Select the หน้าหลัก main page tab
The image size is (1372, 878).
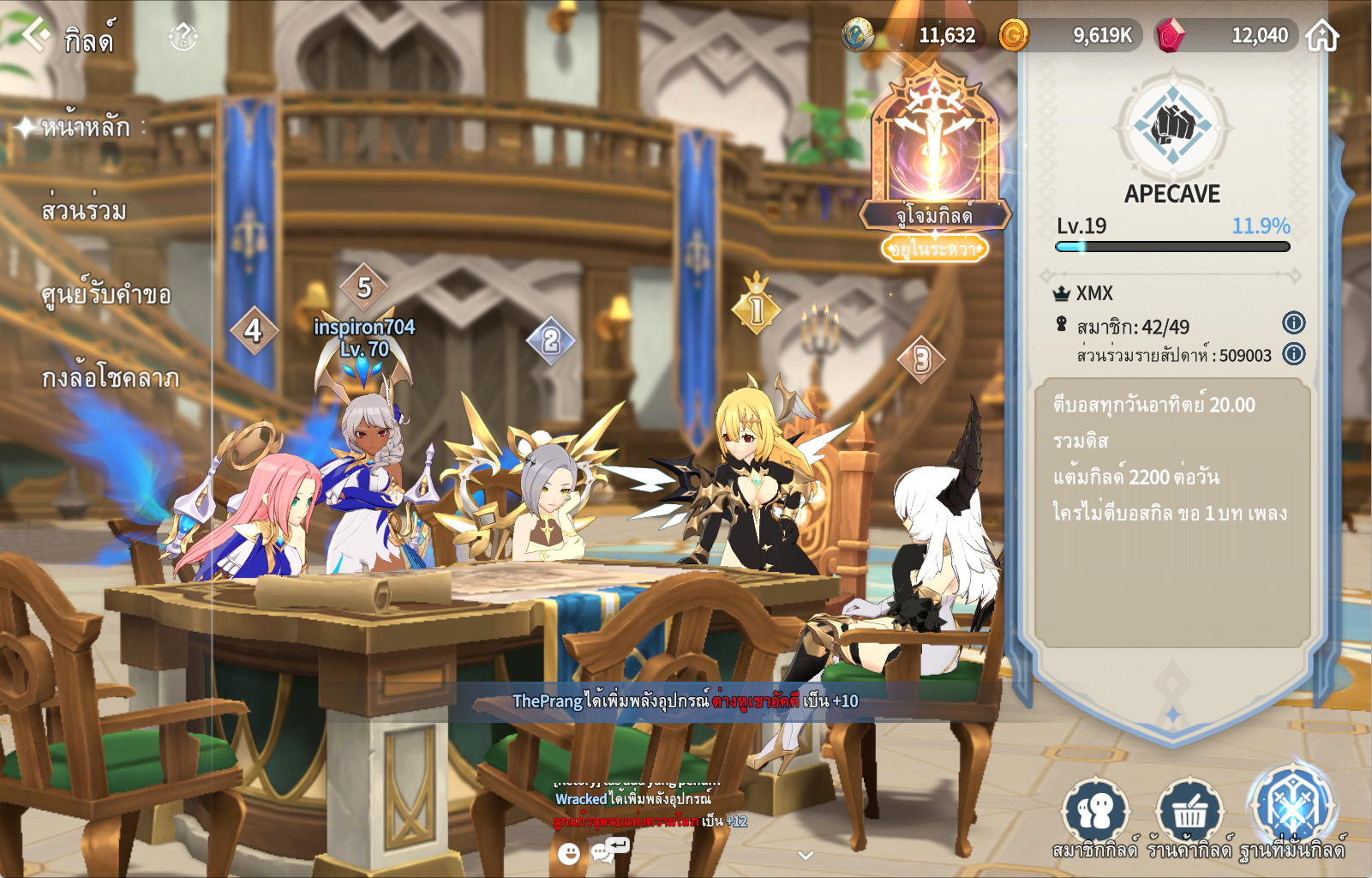(x=86, y=128)
